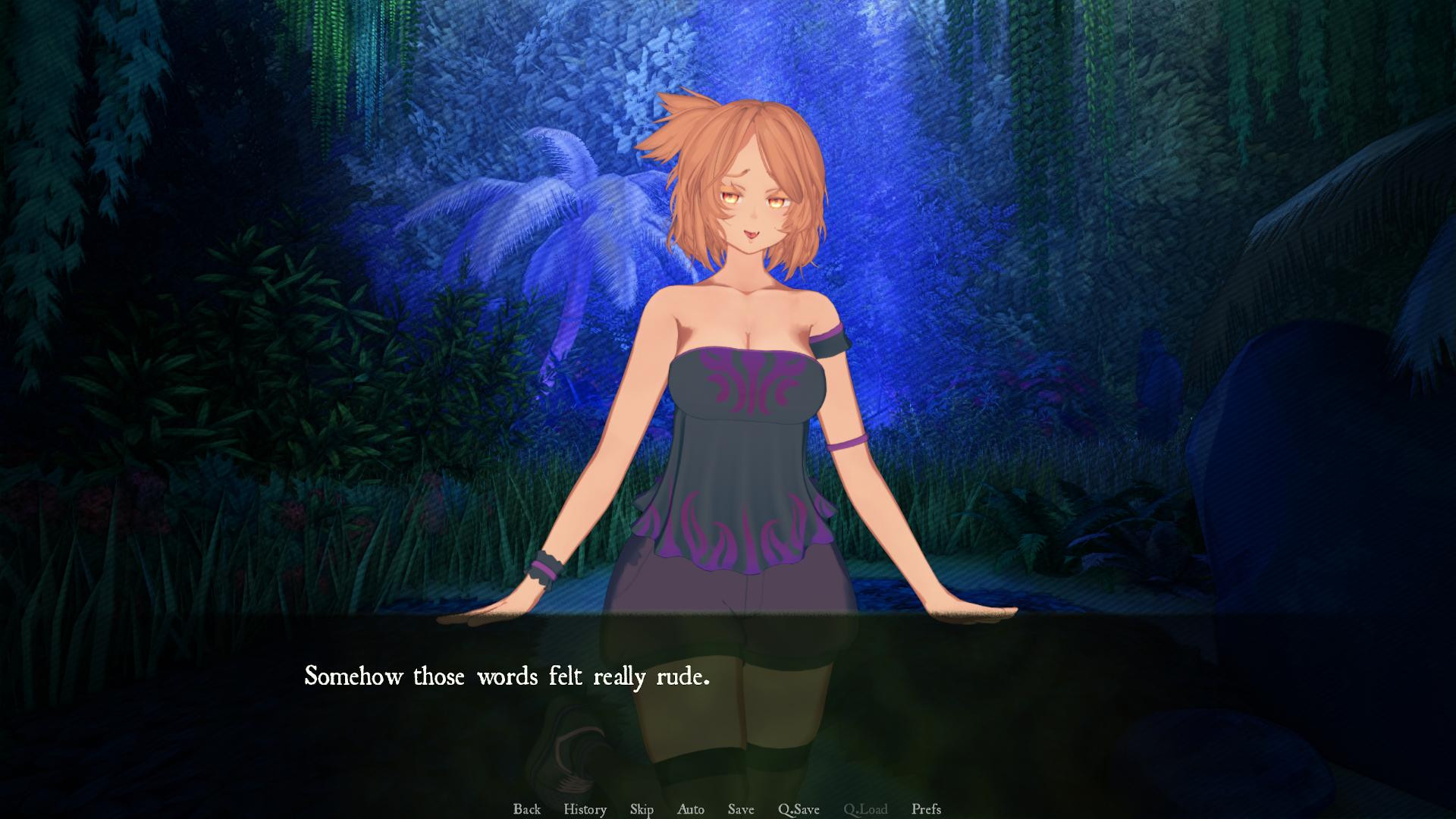Viewport: 1456px width, 819px height.
Task: Go Back to the previous line
Action: (526, 809)
